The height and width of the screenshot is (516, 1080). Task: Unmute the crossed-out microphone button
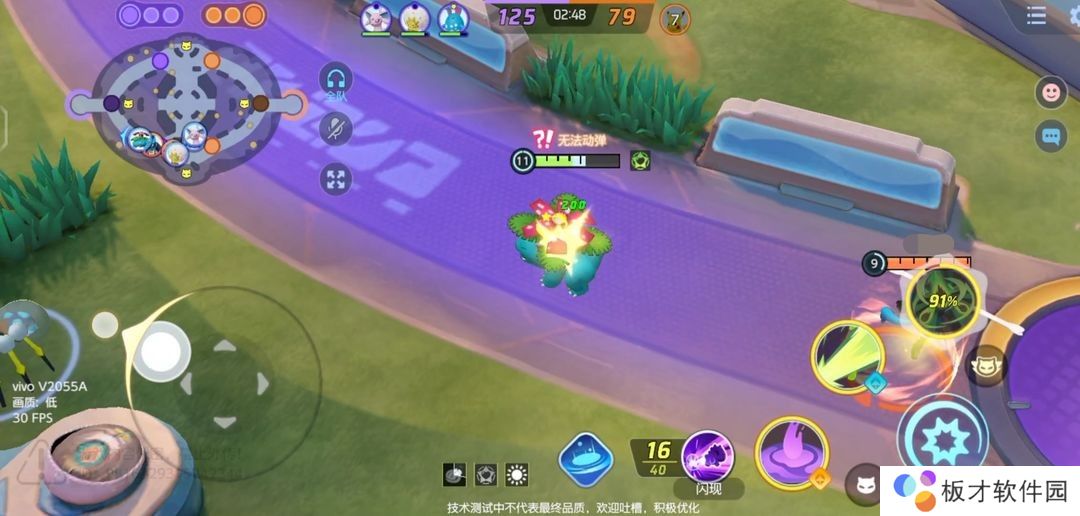pos(336,127)
